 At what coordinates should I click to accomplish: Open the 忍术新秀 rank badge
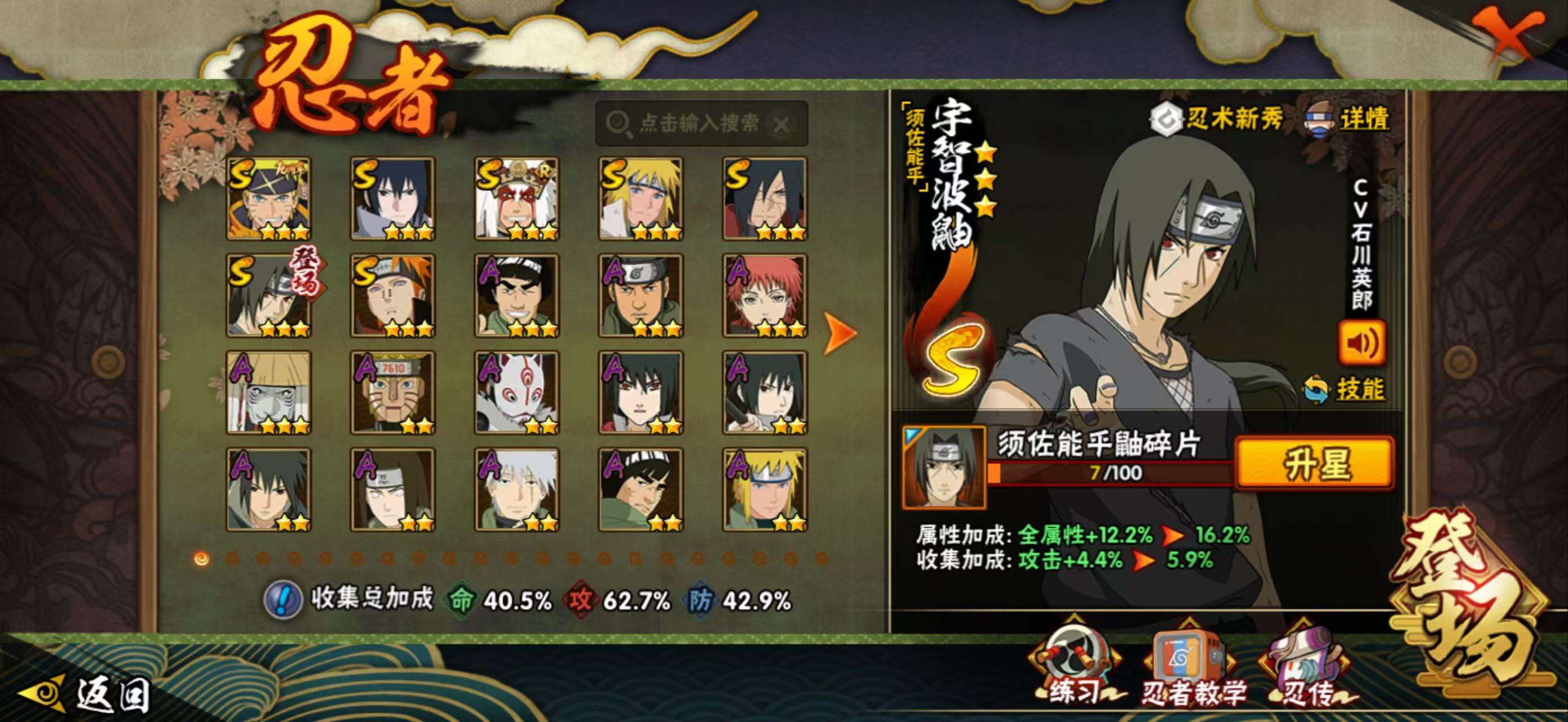click(x=1217, y=118)
